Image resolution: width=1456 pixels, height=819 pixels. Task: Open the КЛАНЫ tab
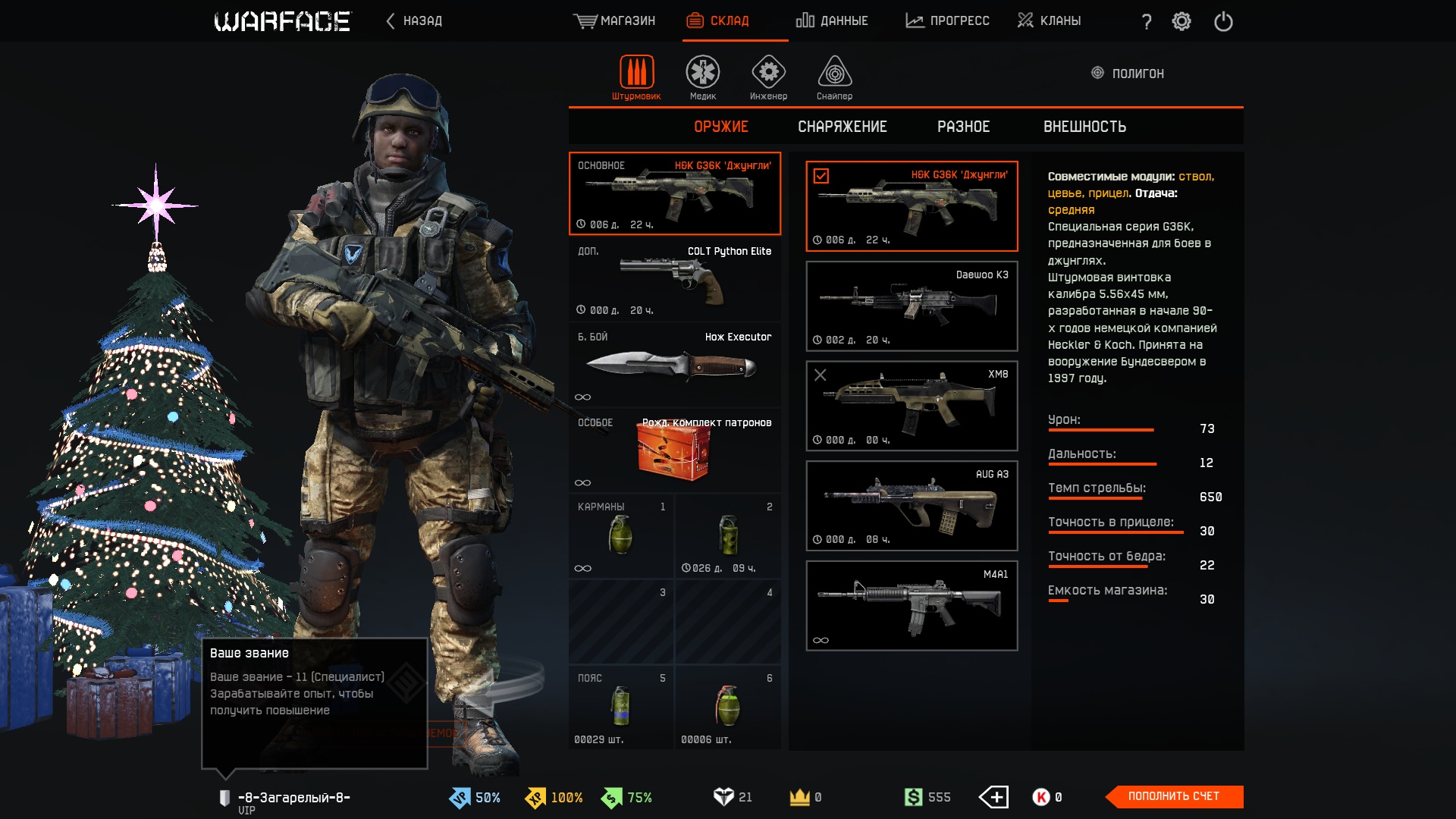(1050, 20)
